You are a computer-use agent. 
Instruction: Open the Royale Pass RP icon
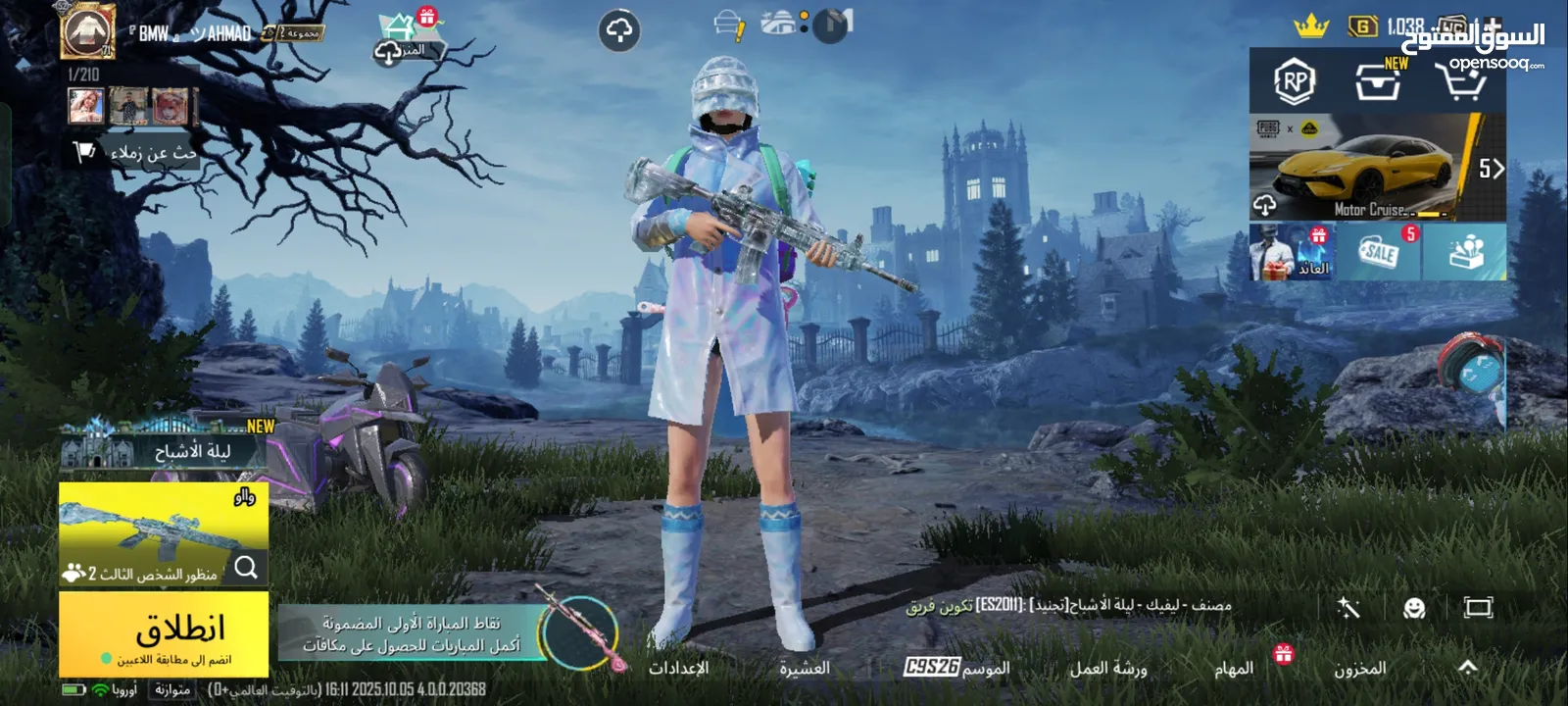(1294, 81)
